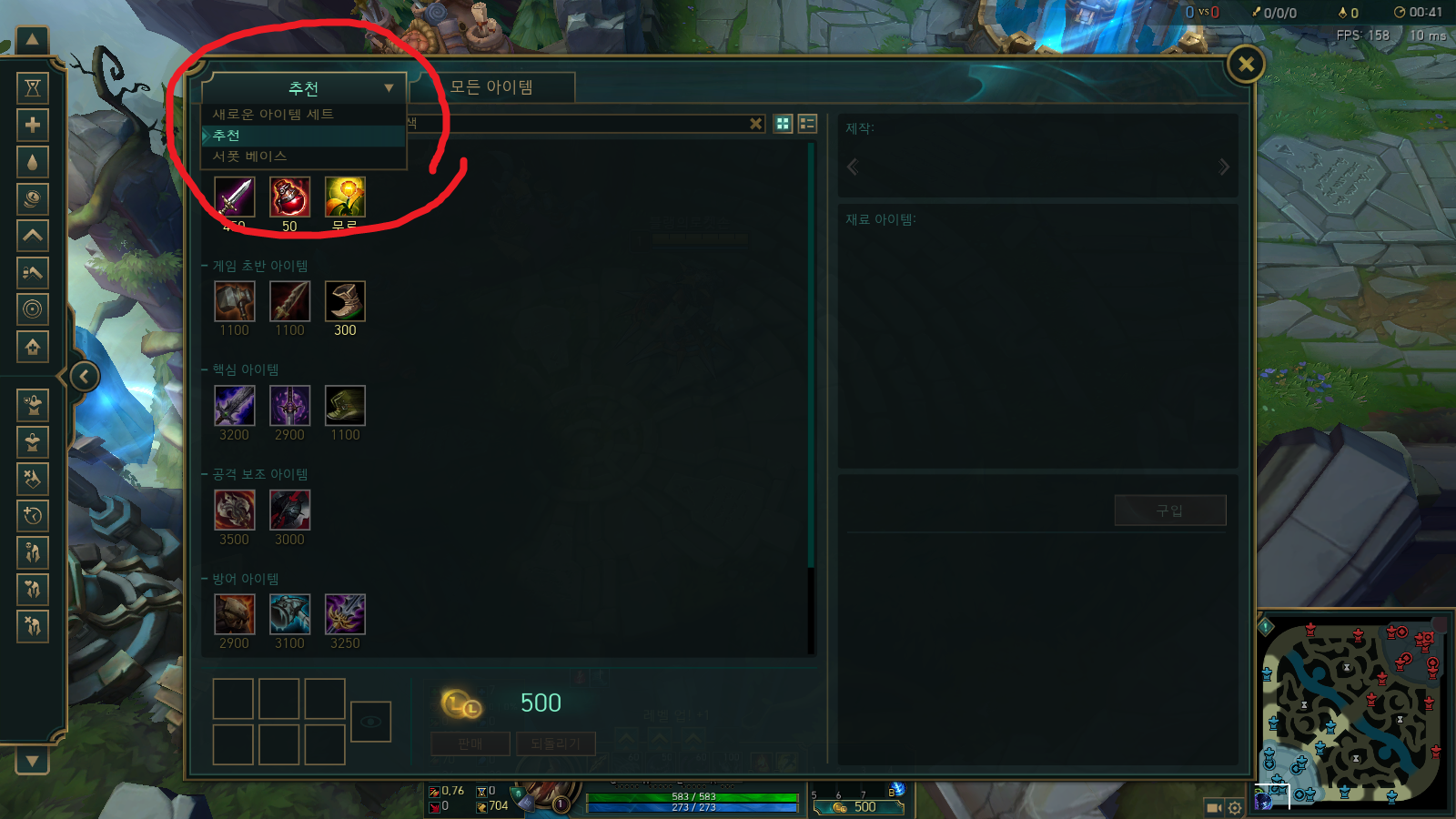
Task: Click the 구입 purchase button
Action: [x=1170, y=510]
